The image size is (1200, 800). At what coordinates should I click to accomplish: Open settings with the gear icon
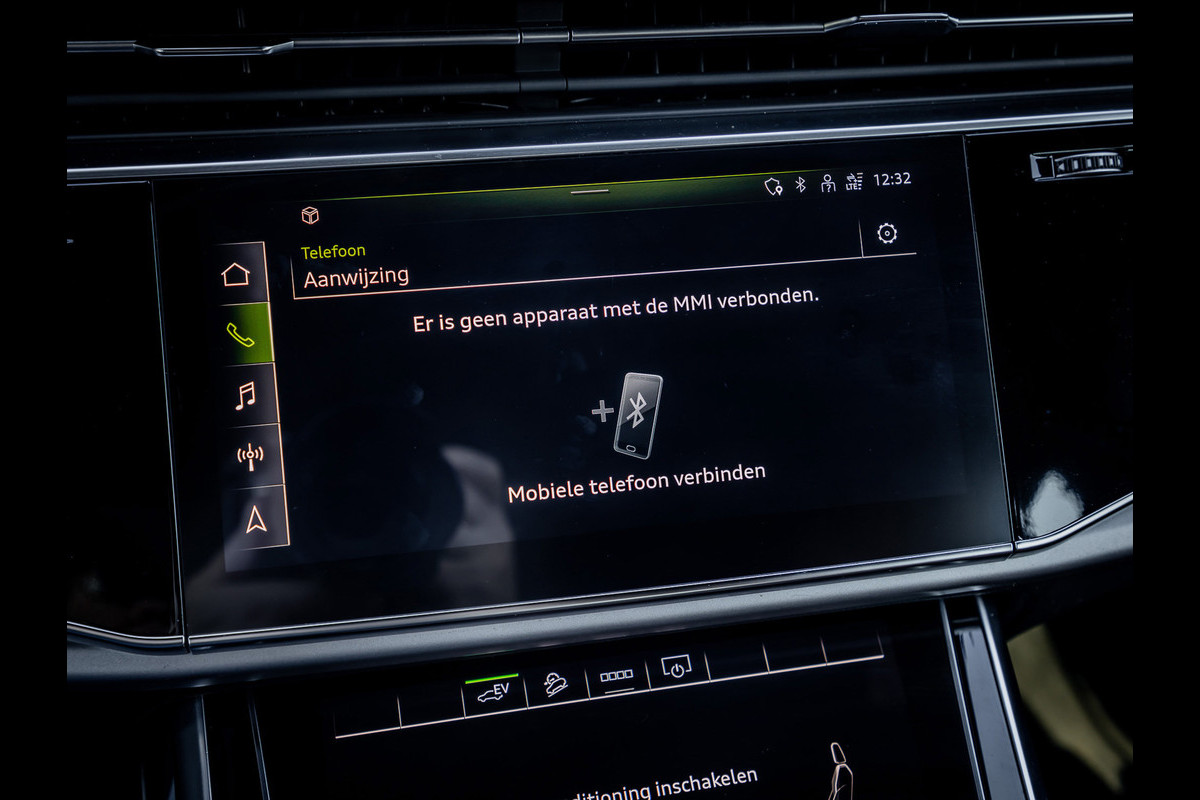click(886, 234)
